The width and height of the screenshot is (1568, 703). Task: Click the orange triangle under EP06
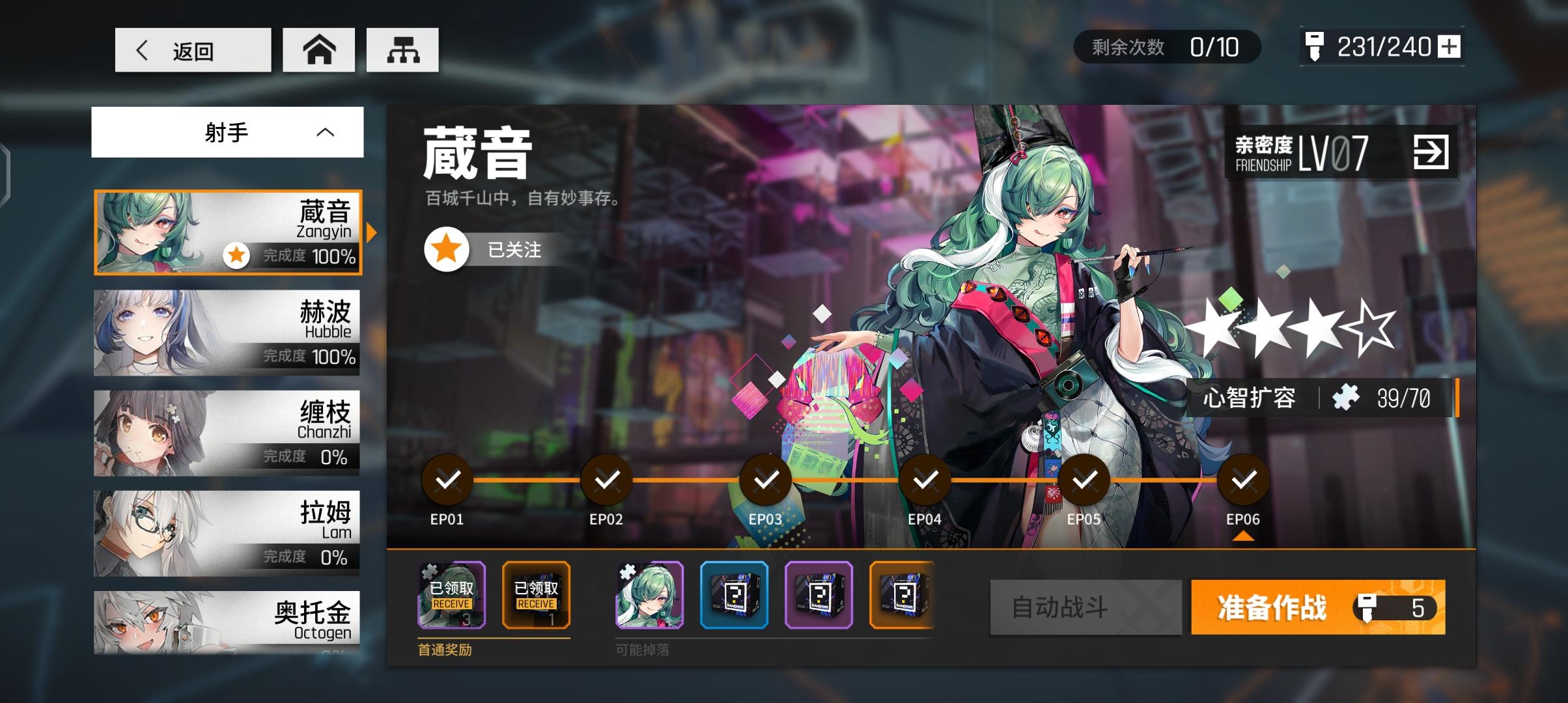click(1243, 535)
